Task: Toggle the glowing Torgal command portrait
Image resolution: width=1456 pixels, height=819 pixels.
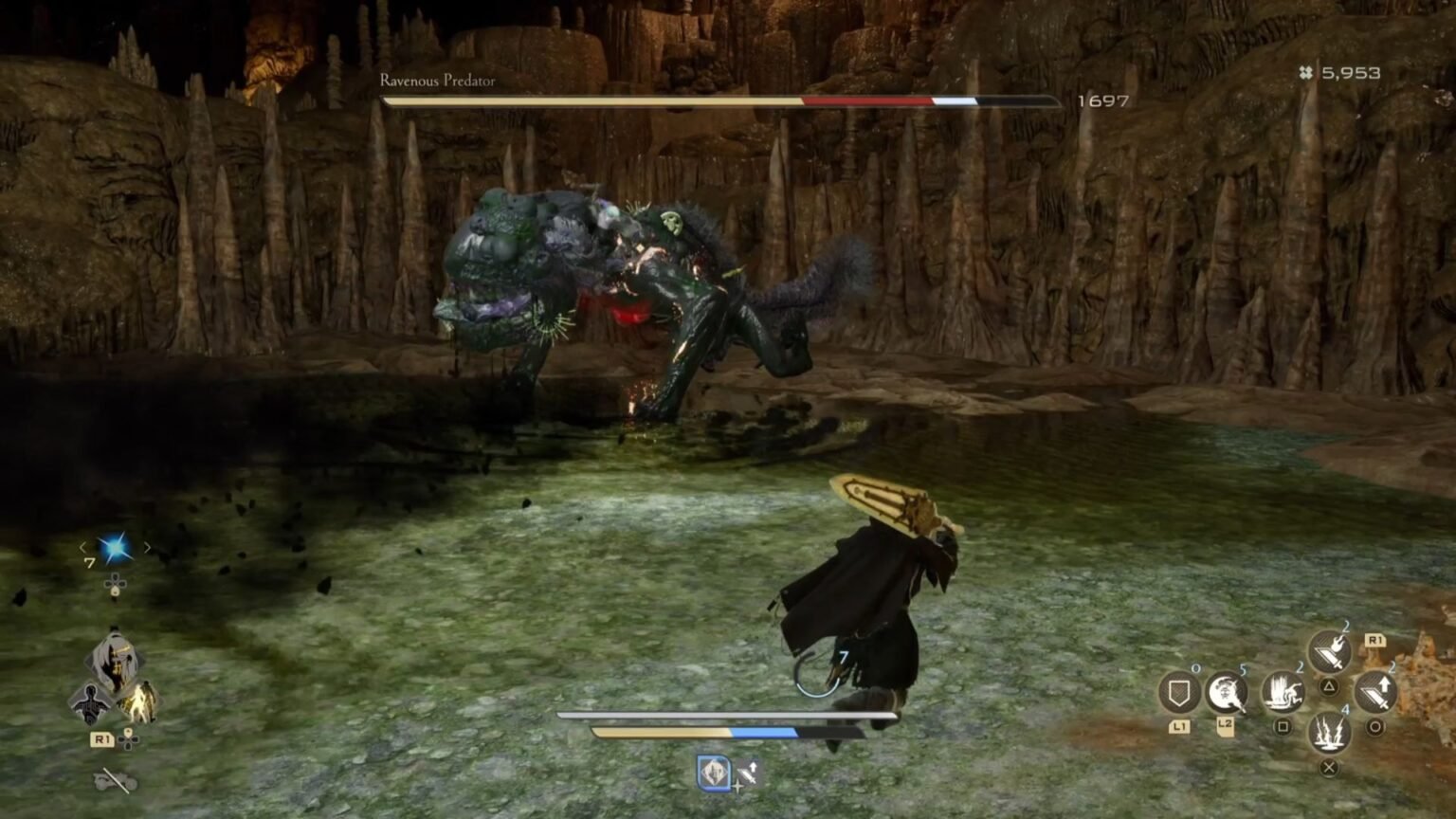Action: tap(140, 703)
